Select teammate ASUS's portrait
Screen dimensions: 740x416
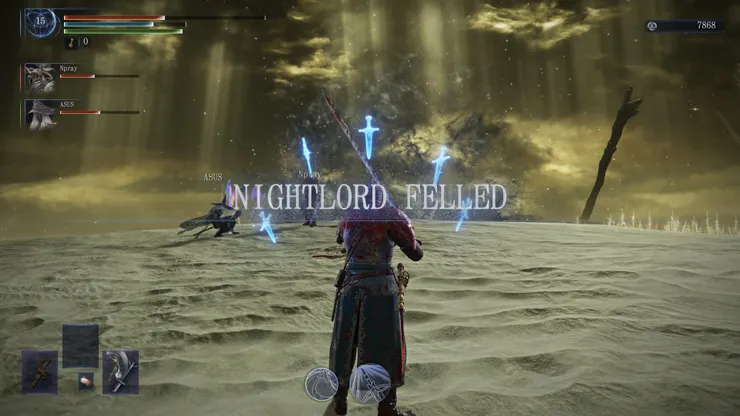[40, 113]
